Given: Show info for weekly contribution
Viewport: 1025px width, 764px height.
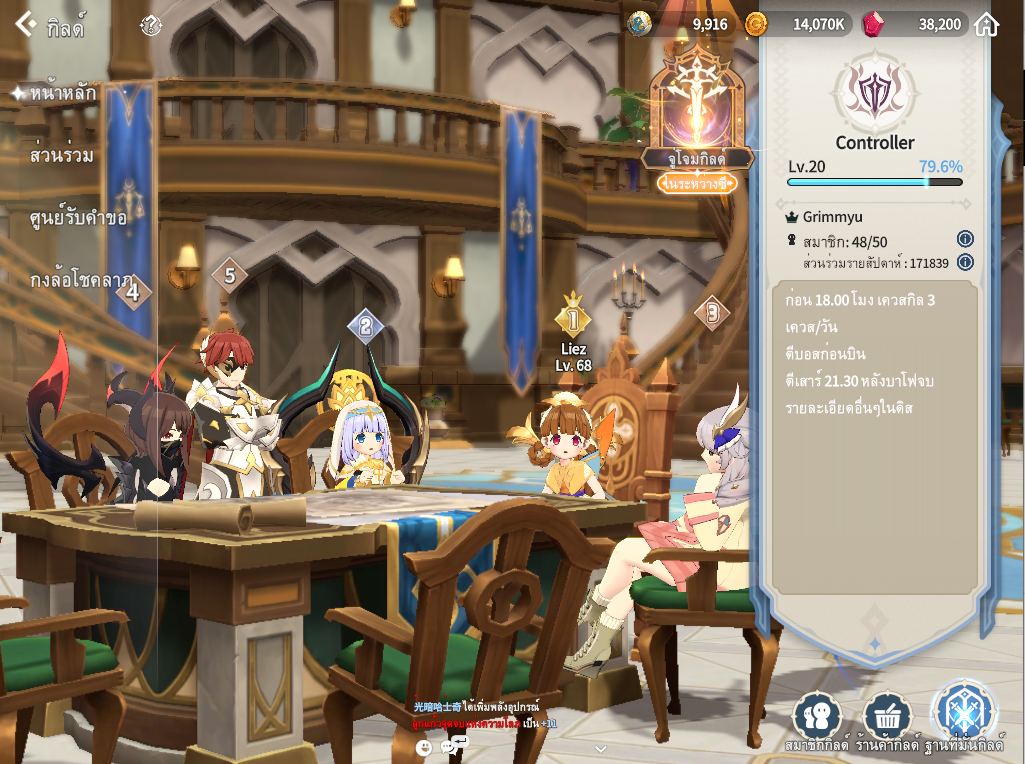Looking at the screenshot, I should click(x=965, y=262).
